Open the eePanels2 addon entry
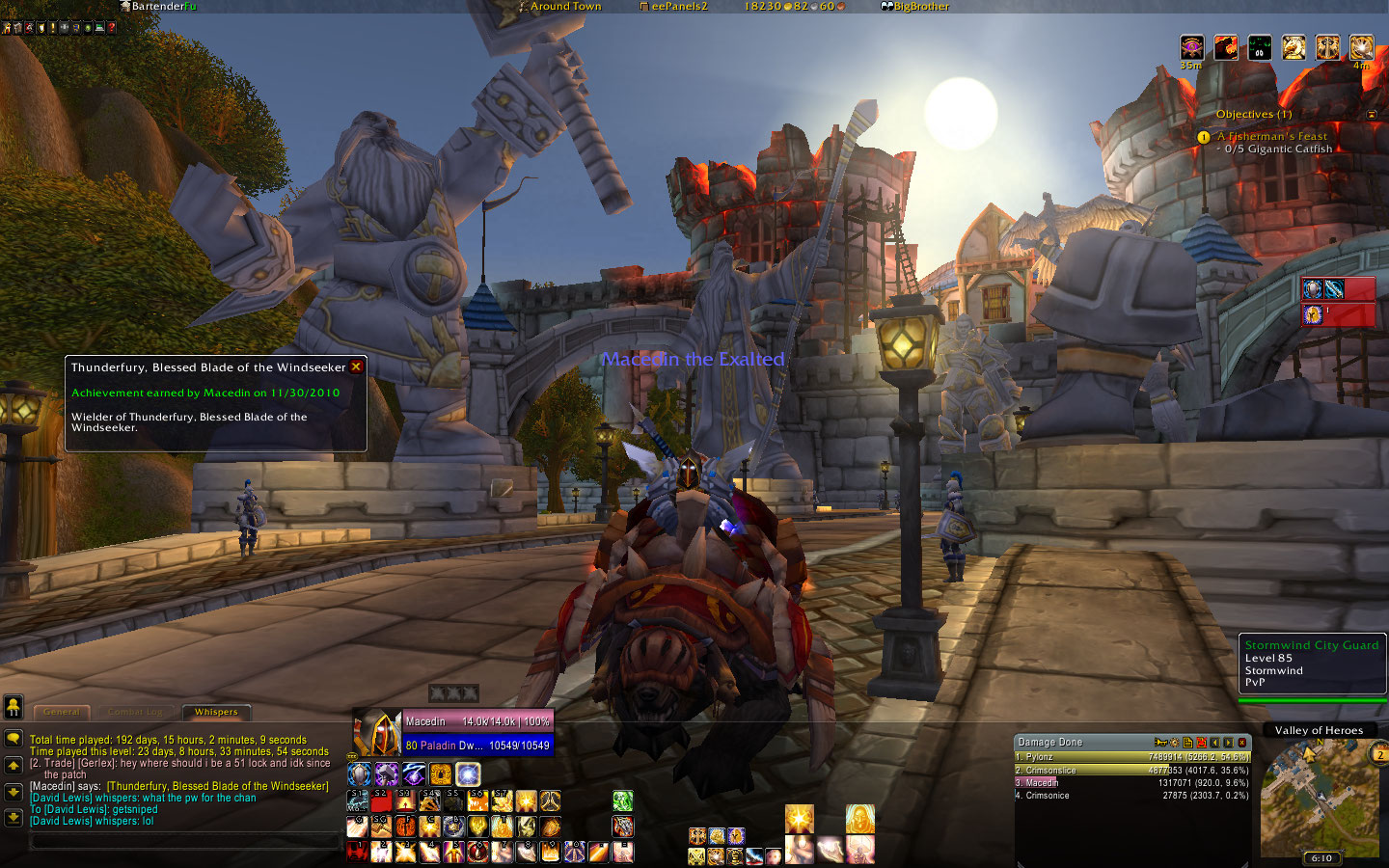The width and height of the screenshot is (1389, 868). tap(673, 7)
